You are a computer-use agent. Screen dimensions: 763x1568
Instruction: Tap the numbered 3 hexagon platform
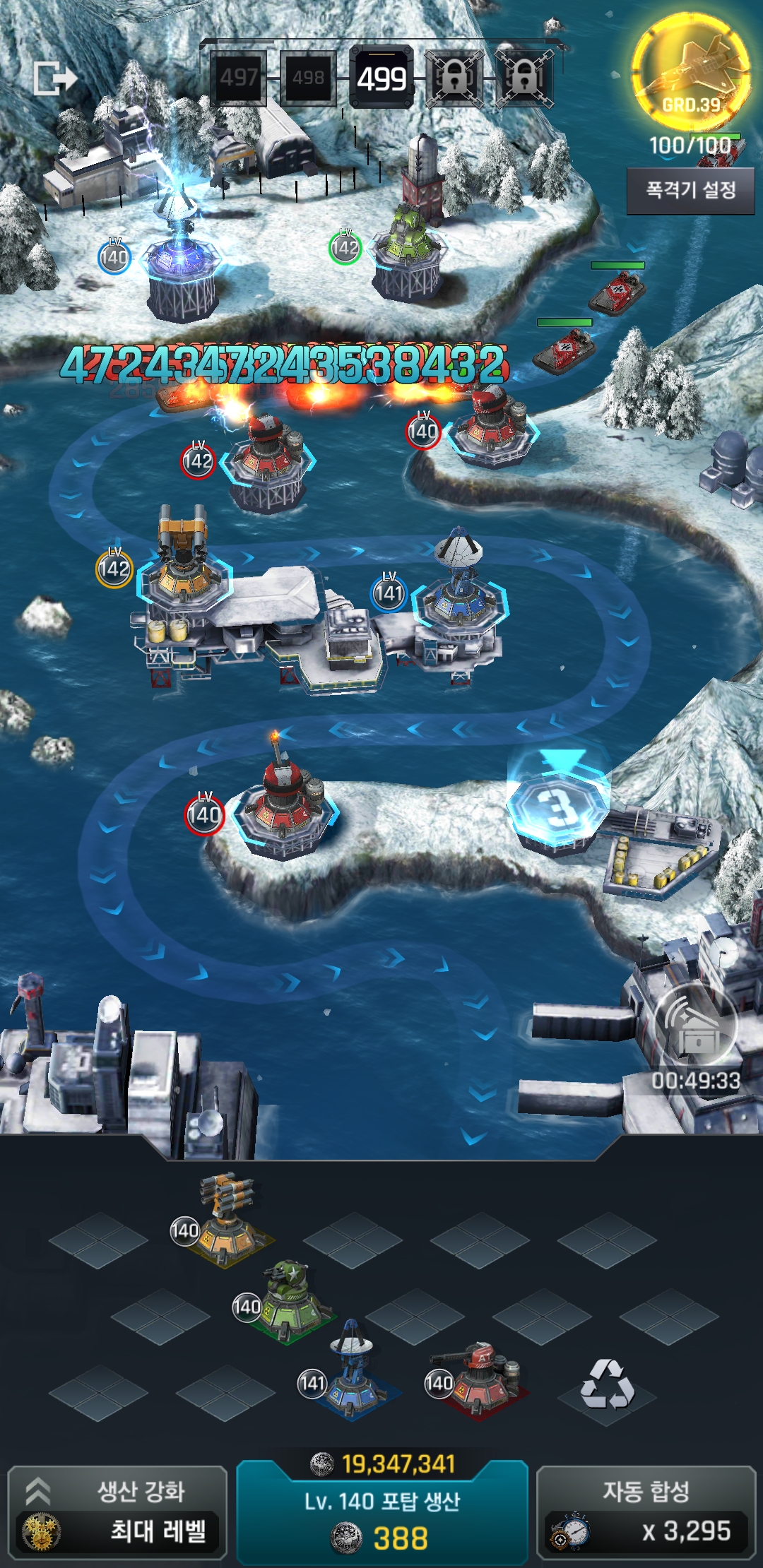click(x=558, y=805)
